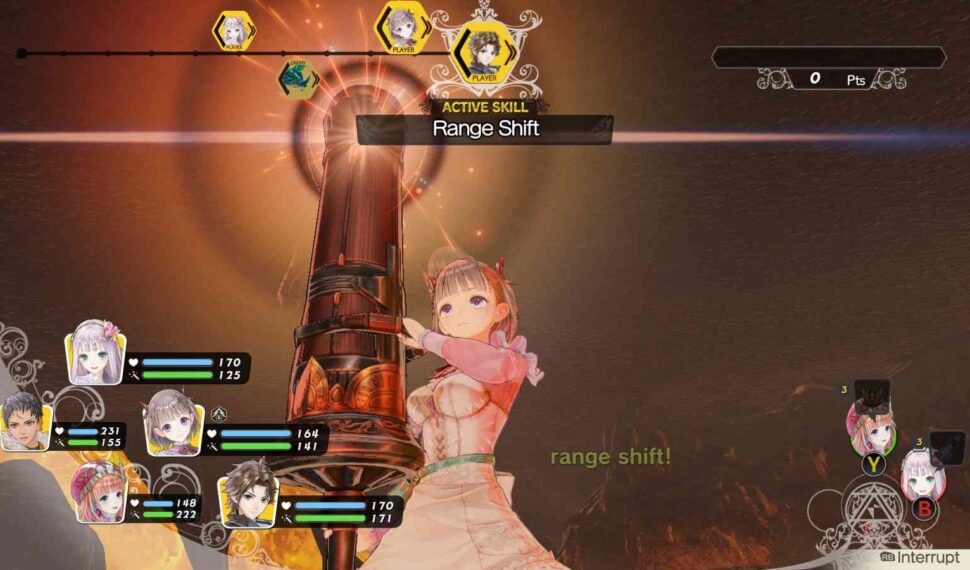Pick the pink-haired girl's party portrait with hat

[100, 492]
